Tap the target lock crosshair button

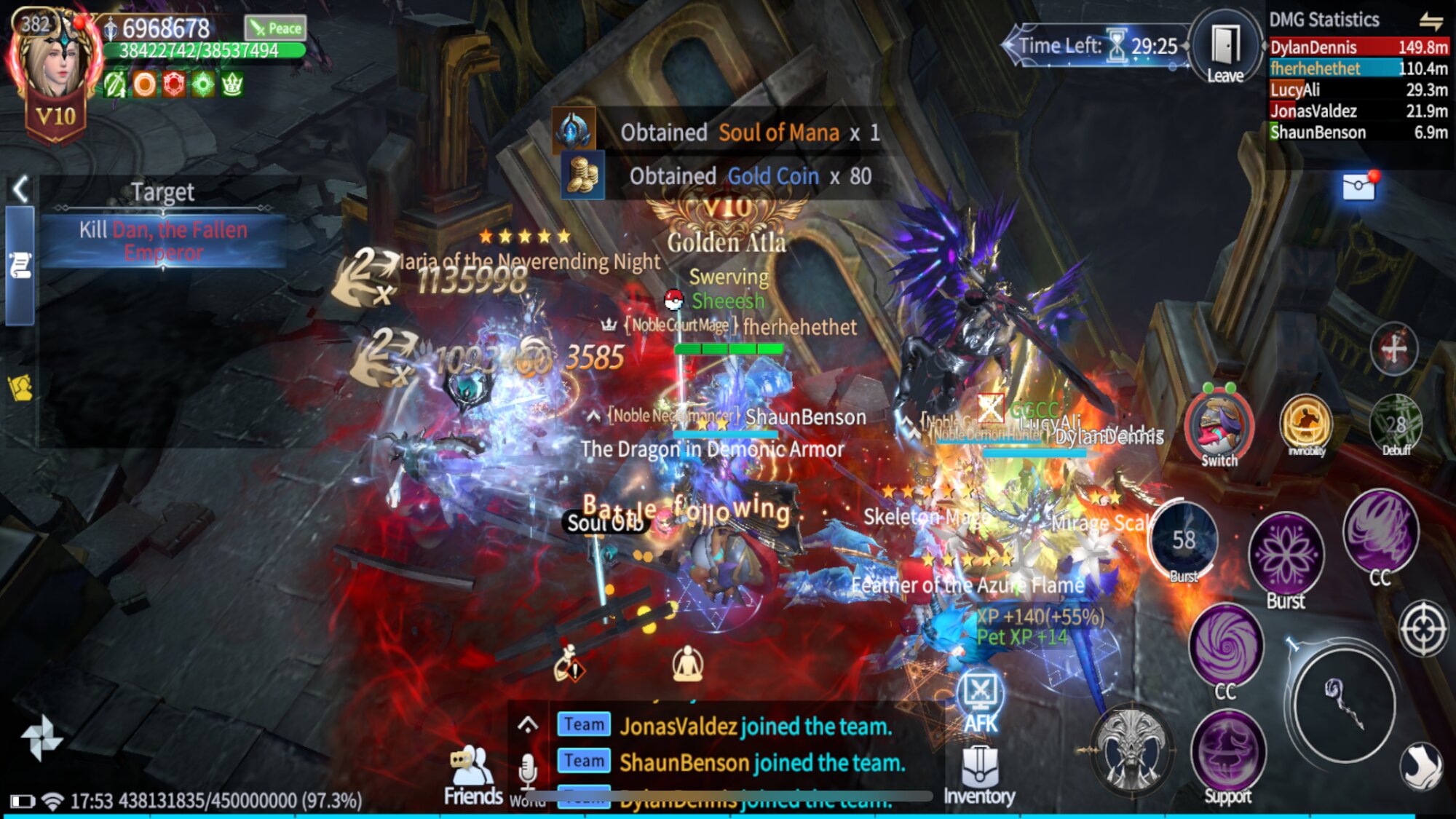1423,628
